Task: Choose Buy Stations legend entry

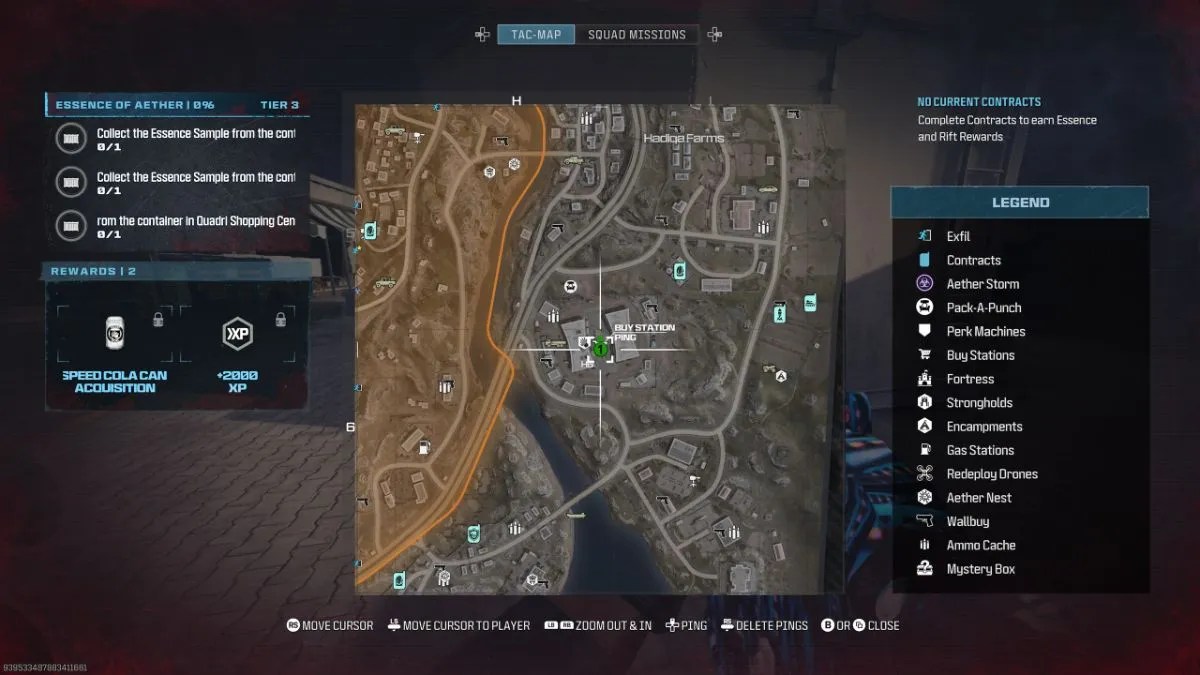Action: coord(980,355)
